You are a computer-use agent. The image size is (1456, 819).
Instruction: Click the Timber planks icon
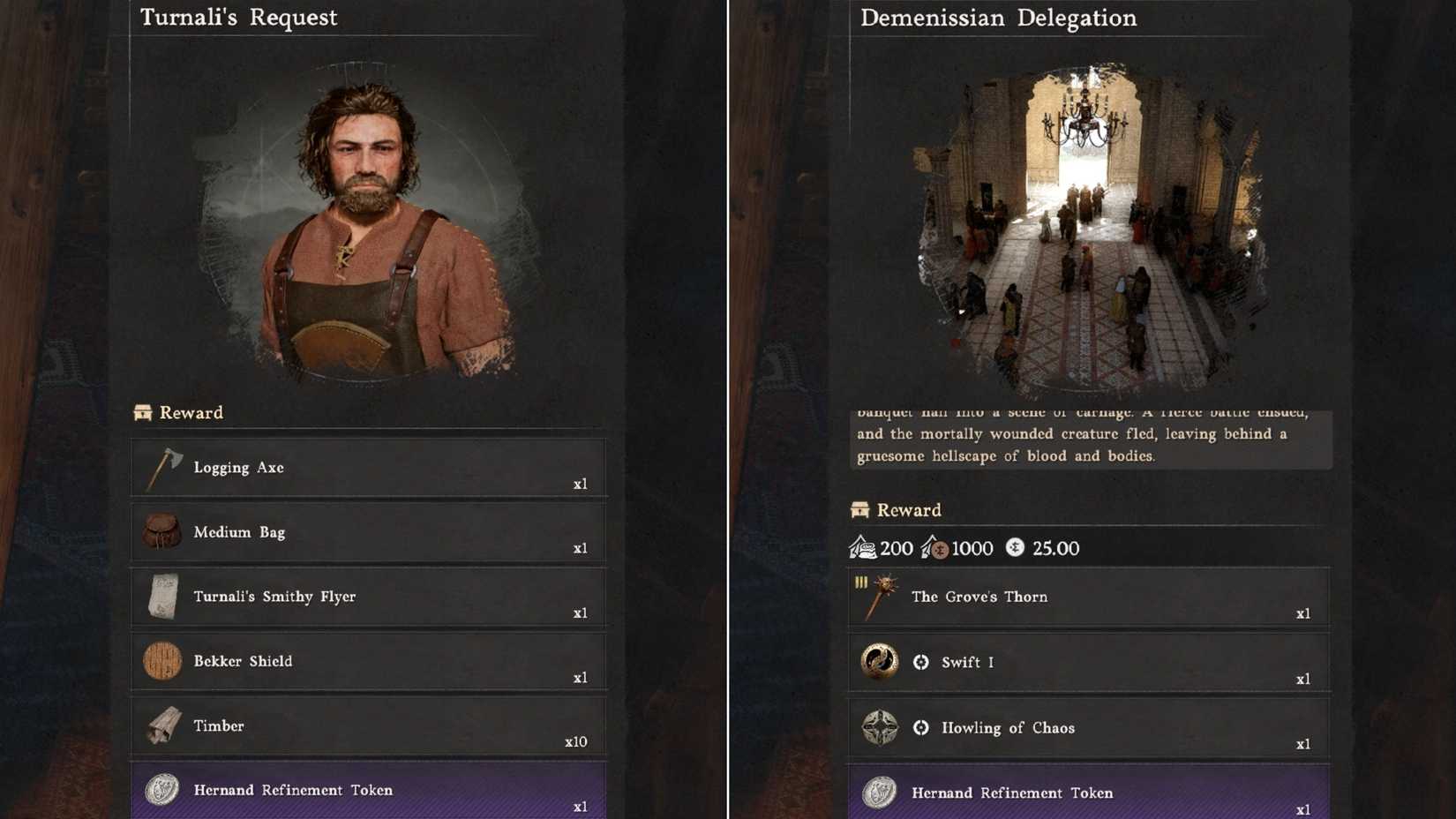(x=163, y=725)
